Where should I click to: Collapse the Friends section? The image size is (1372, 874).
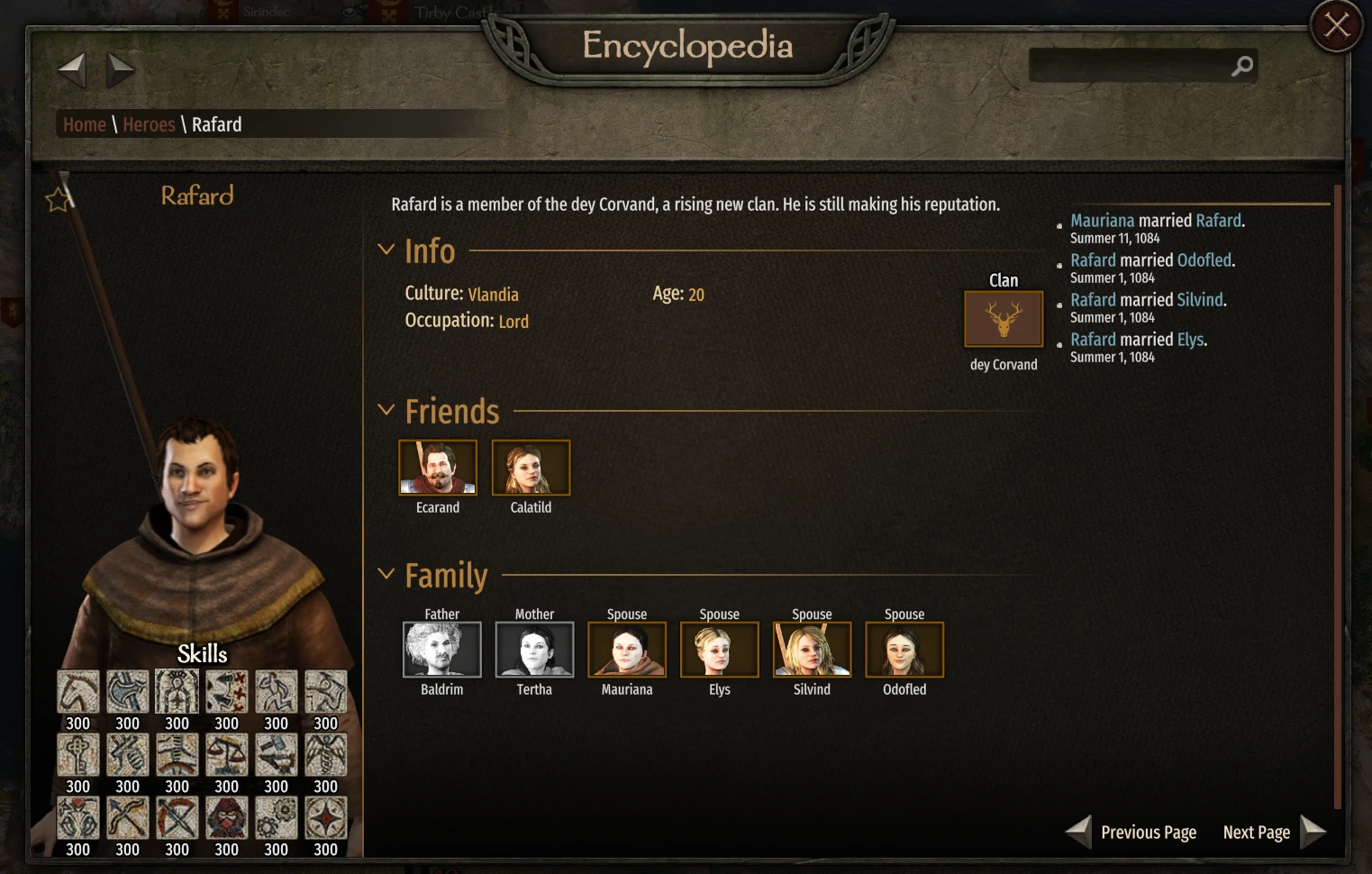tap(386, 410)
